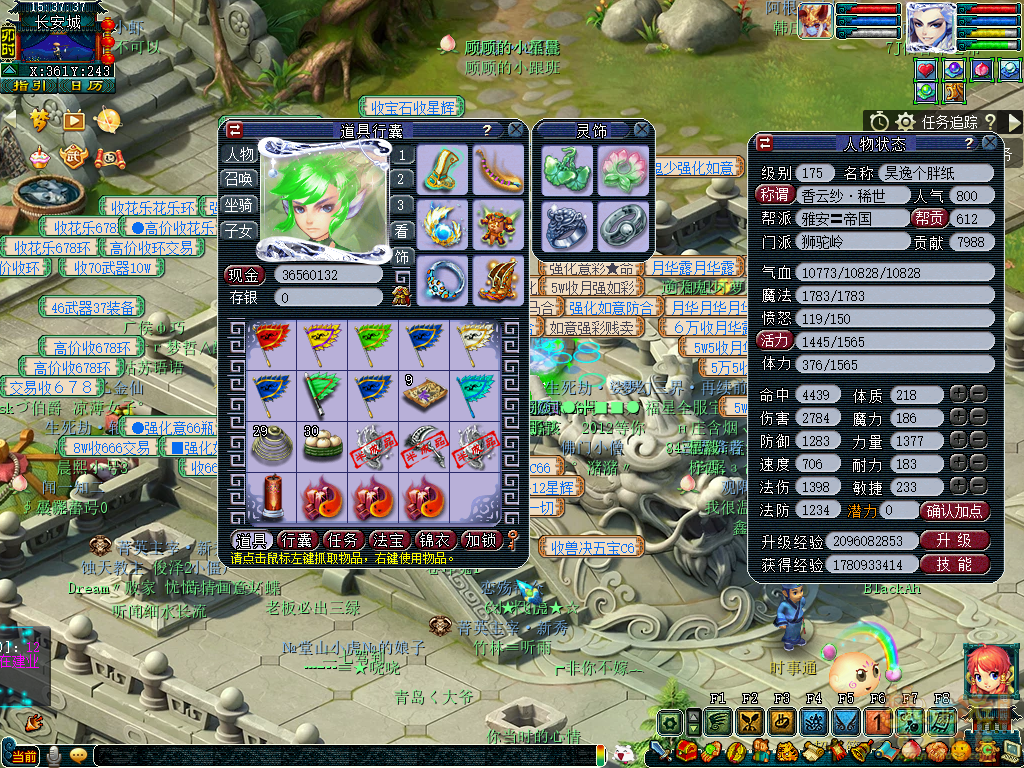Show the 召唤 summon pet view
Screen dimensions: 1024x768
tap(239, 179)
